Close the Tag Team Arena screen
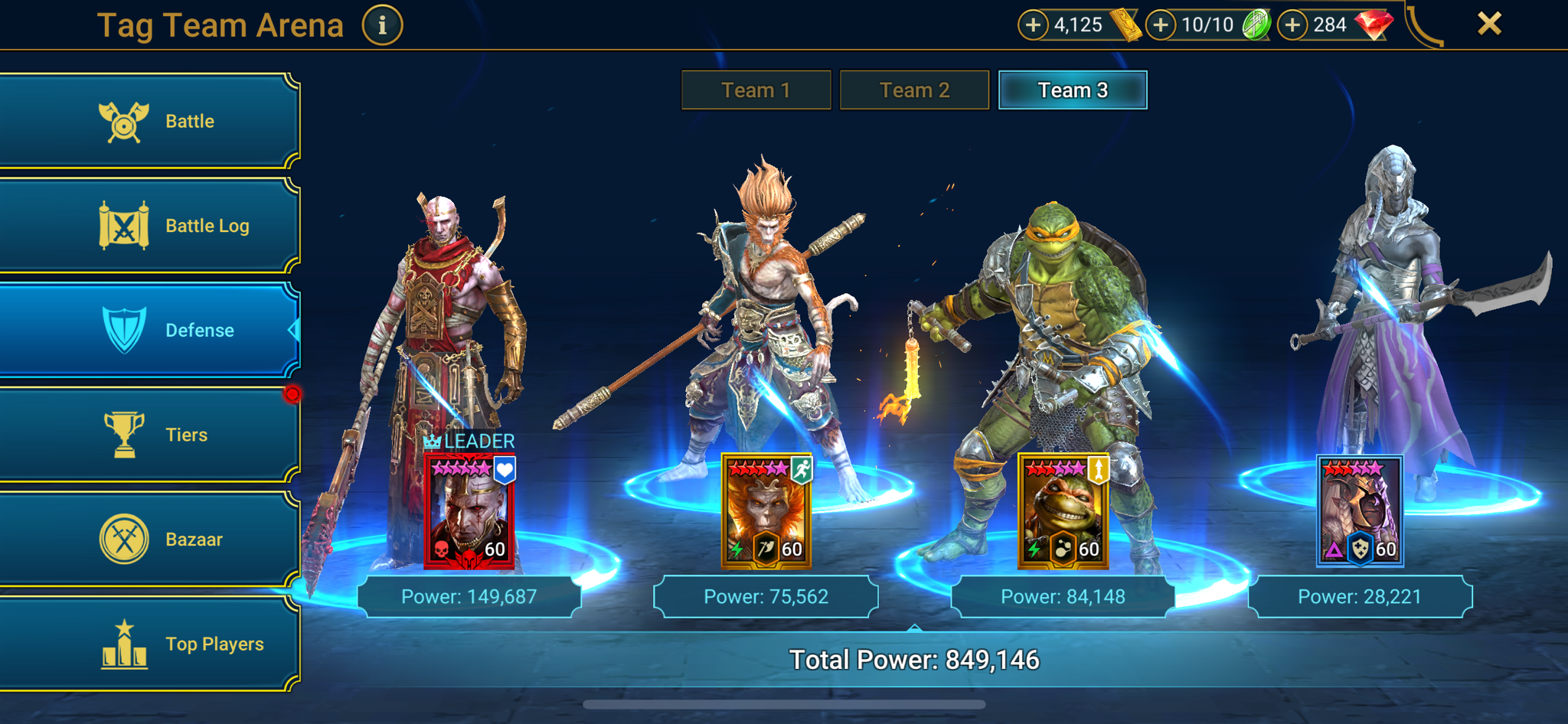 [x=1489, y=24]
